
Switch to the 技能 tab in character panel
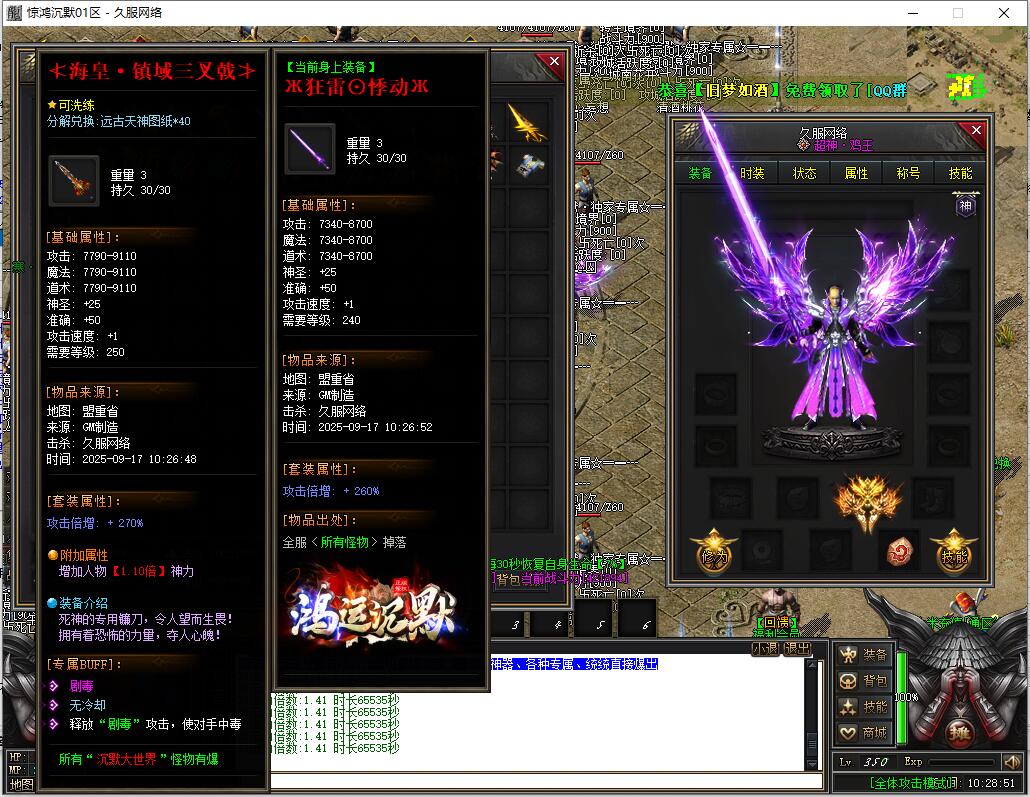pyautogui.click(x=960, y=173)
